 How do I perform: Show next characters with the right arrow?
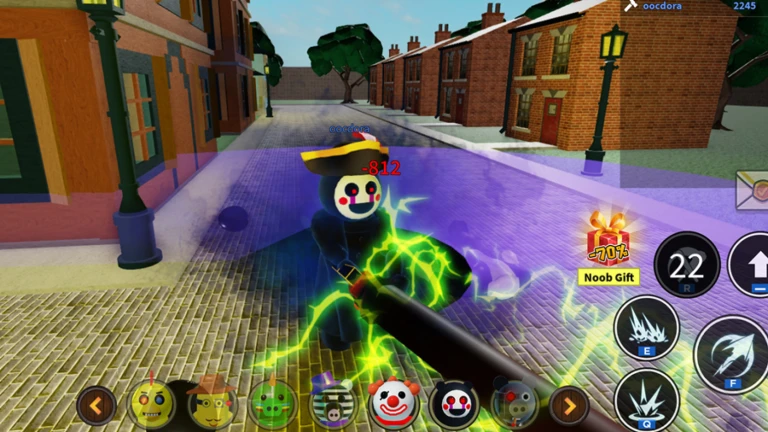[569, 405]
